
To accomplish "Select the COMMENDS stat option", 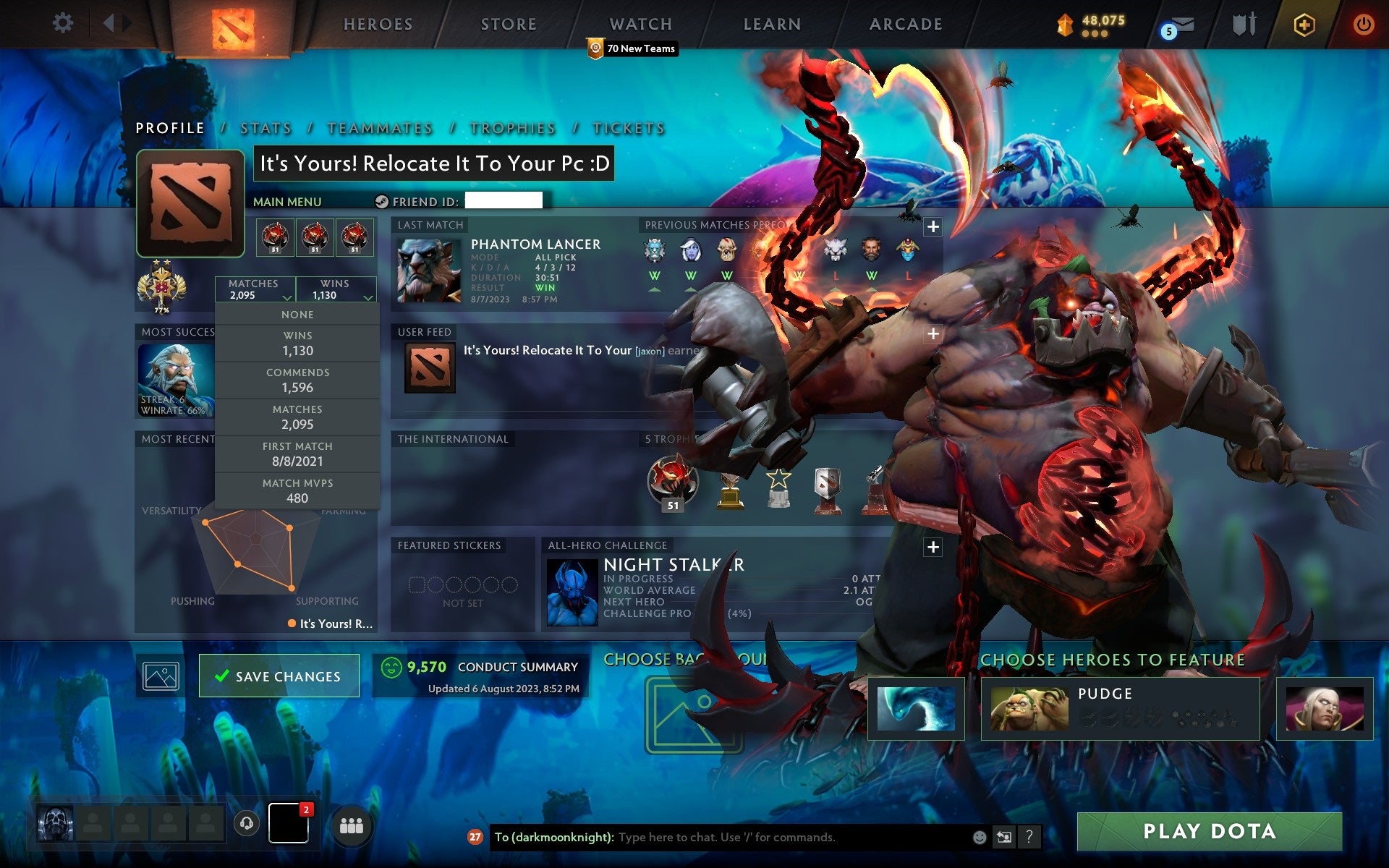I will tap(298, 380).
